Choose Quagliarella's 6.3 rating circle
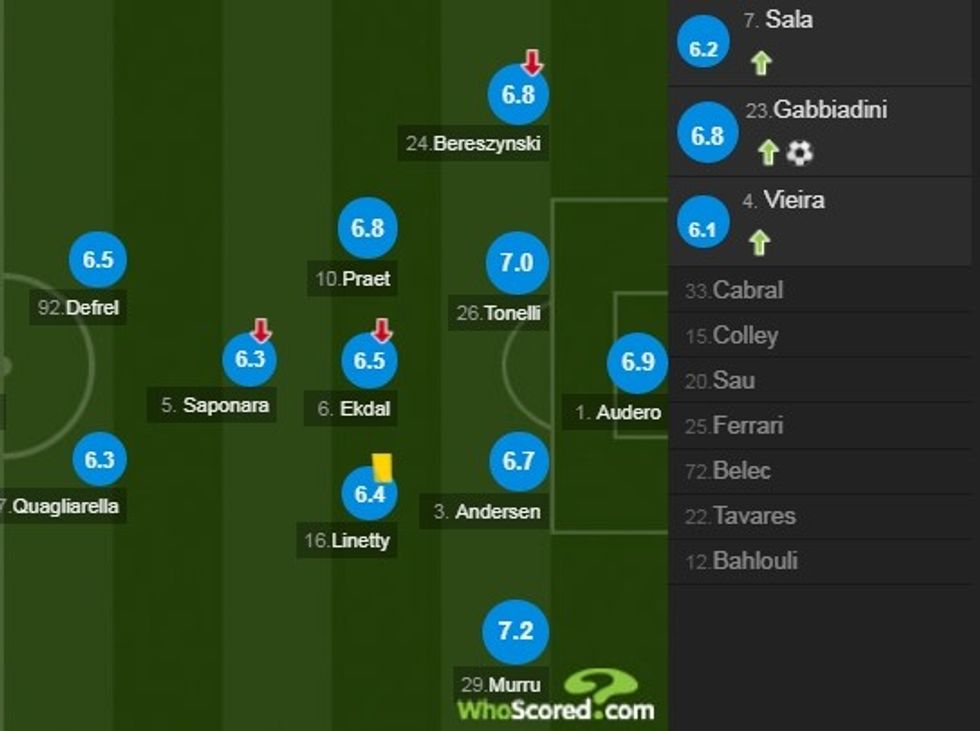This screenshot has width=980, height=731. (x=99, y=460)
